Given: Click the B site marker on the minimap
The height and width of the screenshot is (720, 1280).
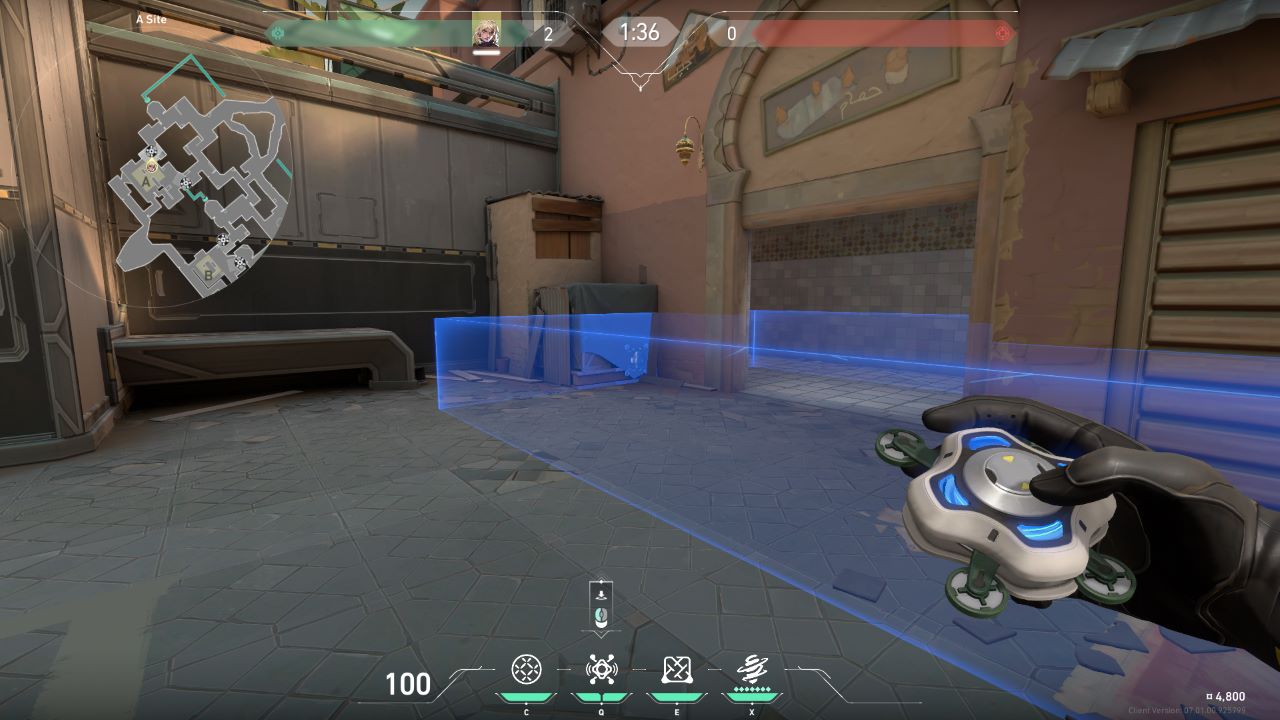Looking at the screenshot, I should (208, 275).
